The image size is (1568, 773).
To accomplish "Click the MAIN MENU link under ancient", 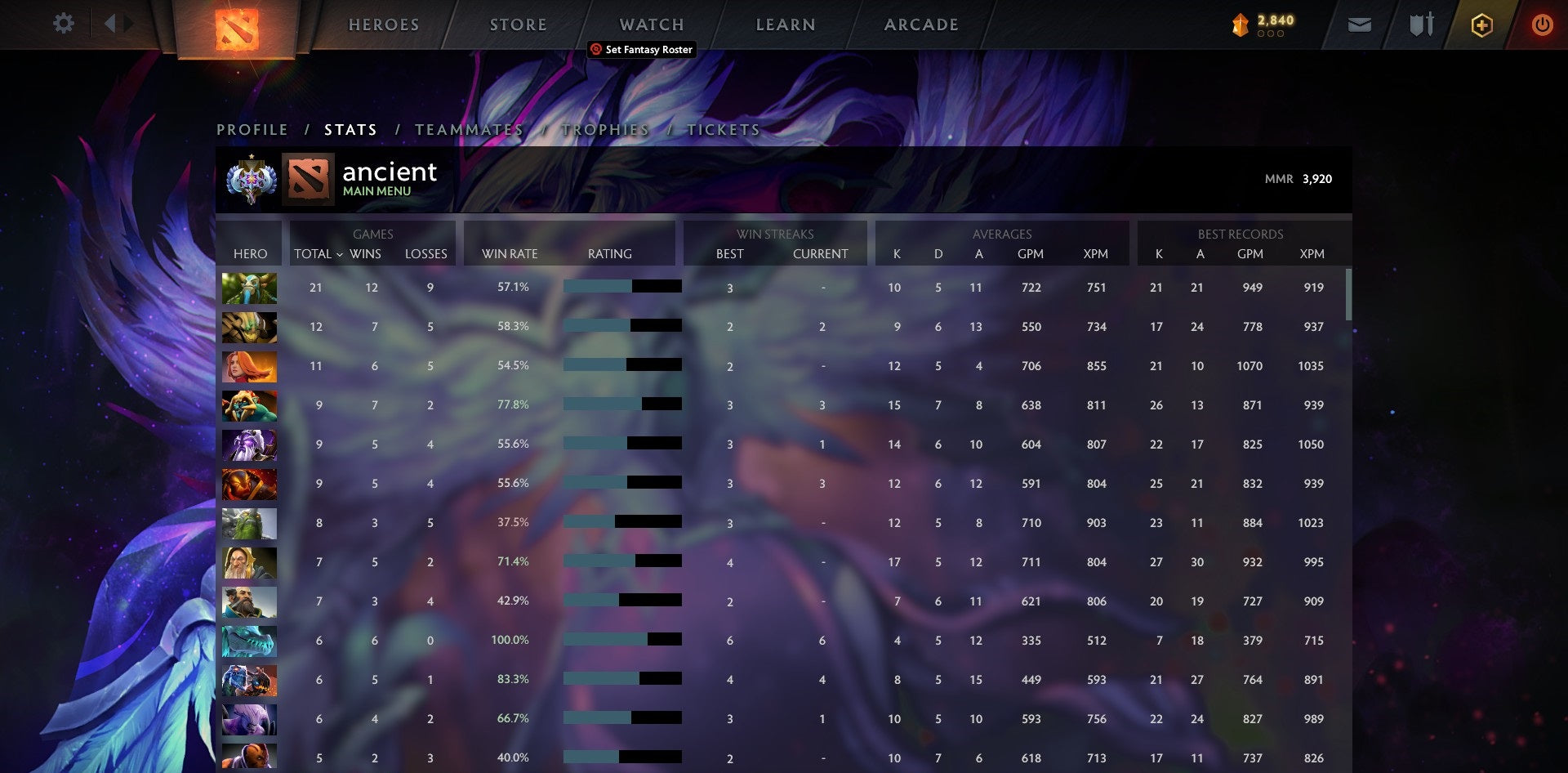I will (376, 190).
